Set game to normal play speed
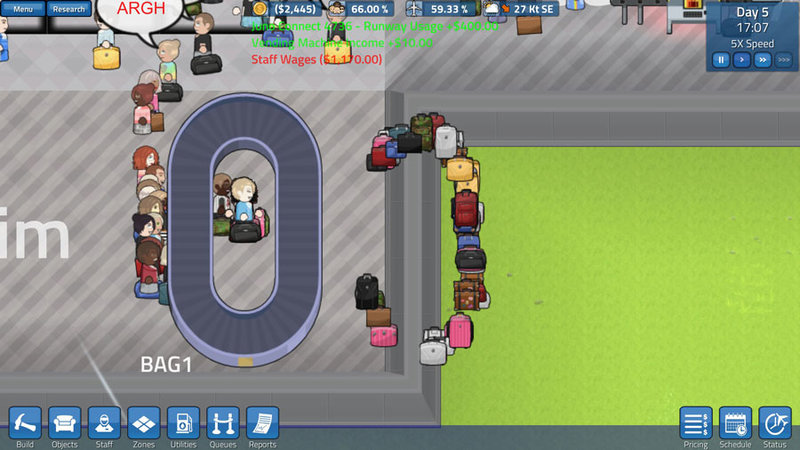Screen dimensions: 800x450 click(x=742, y=60)
